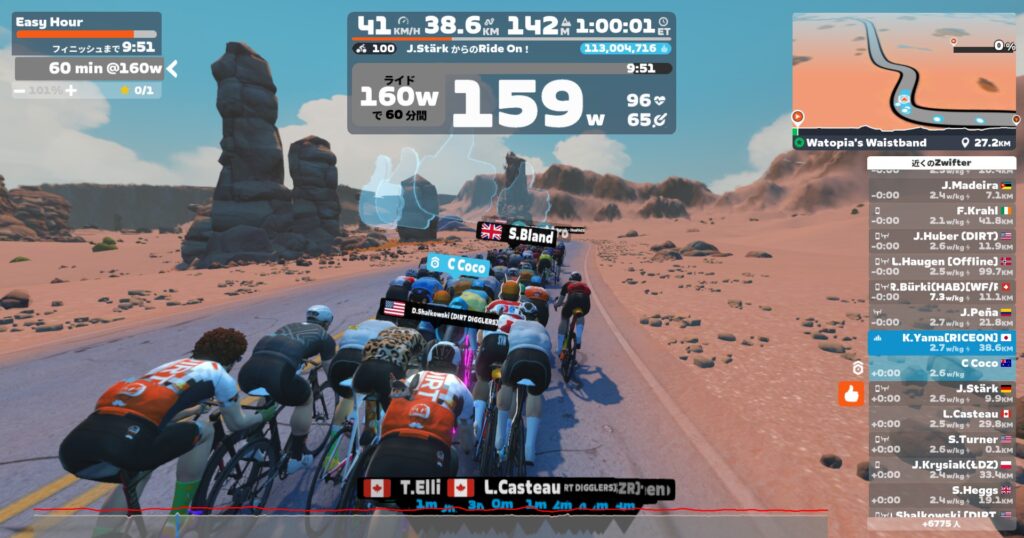Collapse the workout panel with the arrow
This screenshot has width=1024, height=538.
point(172,68)
